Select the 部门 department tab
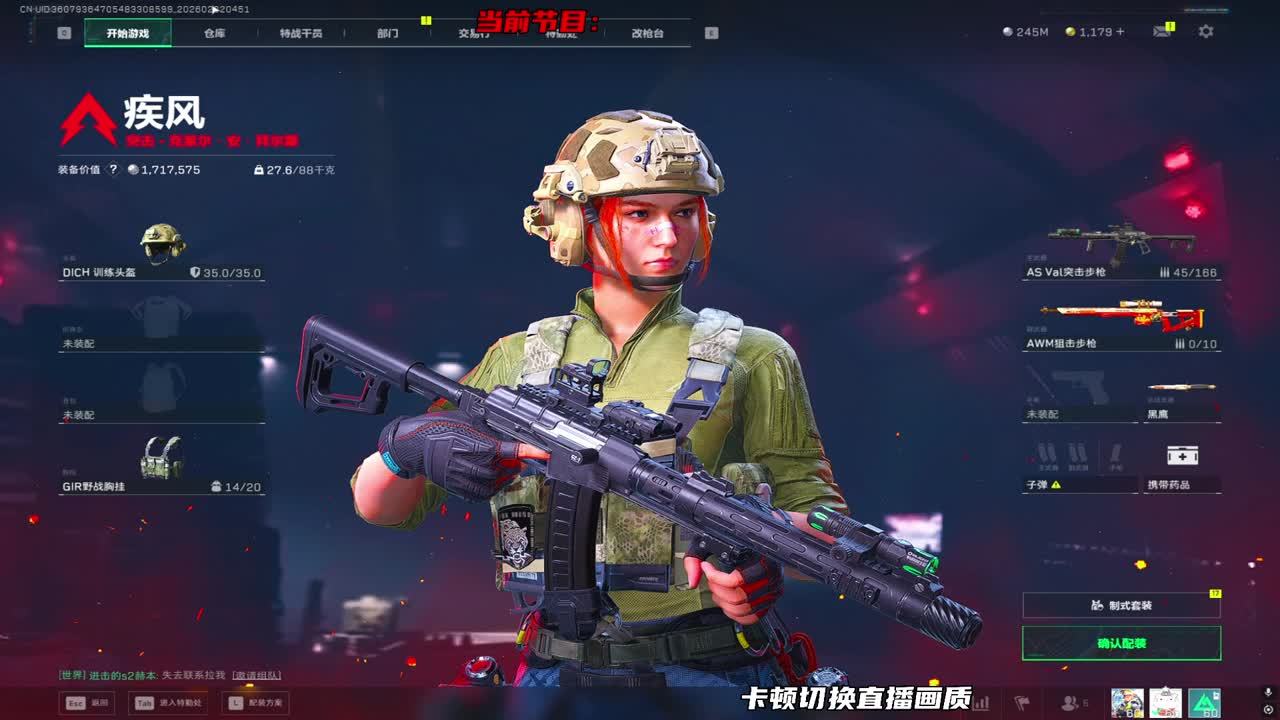 pyautogui.click(x=388, y=33)
